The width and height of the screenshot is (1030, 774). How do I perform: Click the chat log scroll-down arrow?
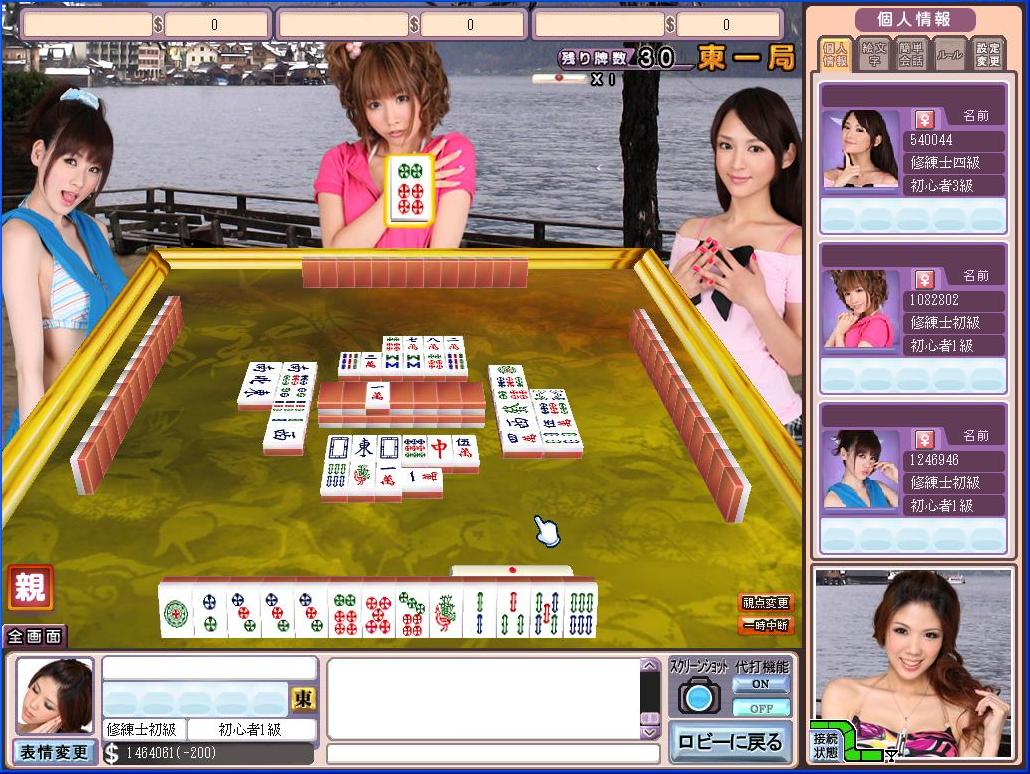pos(650,732)
